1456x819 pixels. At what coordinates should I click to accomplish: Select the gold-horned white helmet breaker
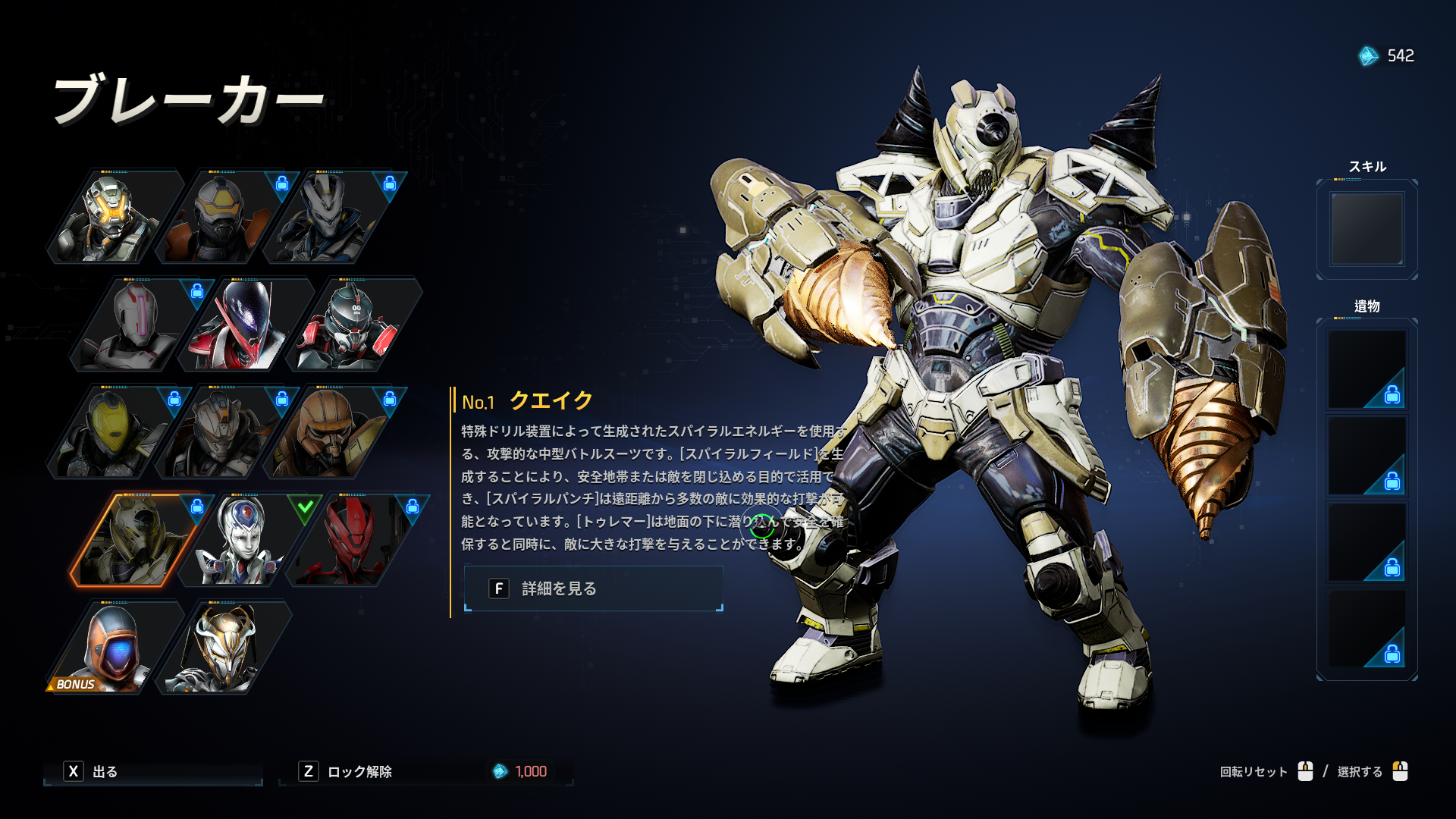point(223,648)
